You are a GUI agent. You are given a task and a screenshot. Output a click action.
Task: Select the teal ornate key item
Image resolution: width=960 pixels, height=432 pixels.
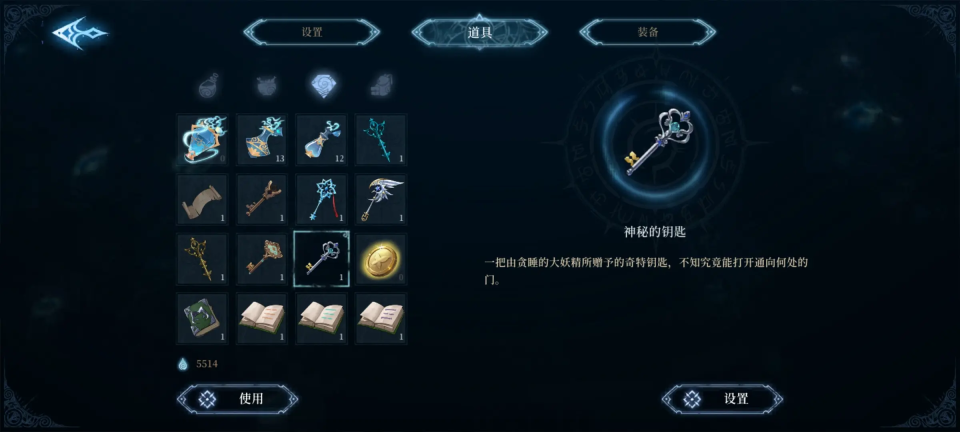coord(381,139)
